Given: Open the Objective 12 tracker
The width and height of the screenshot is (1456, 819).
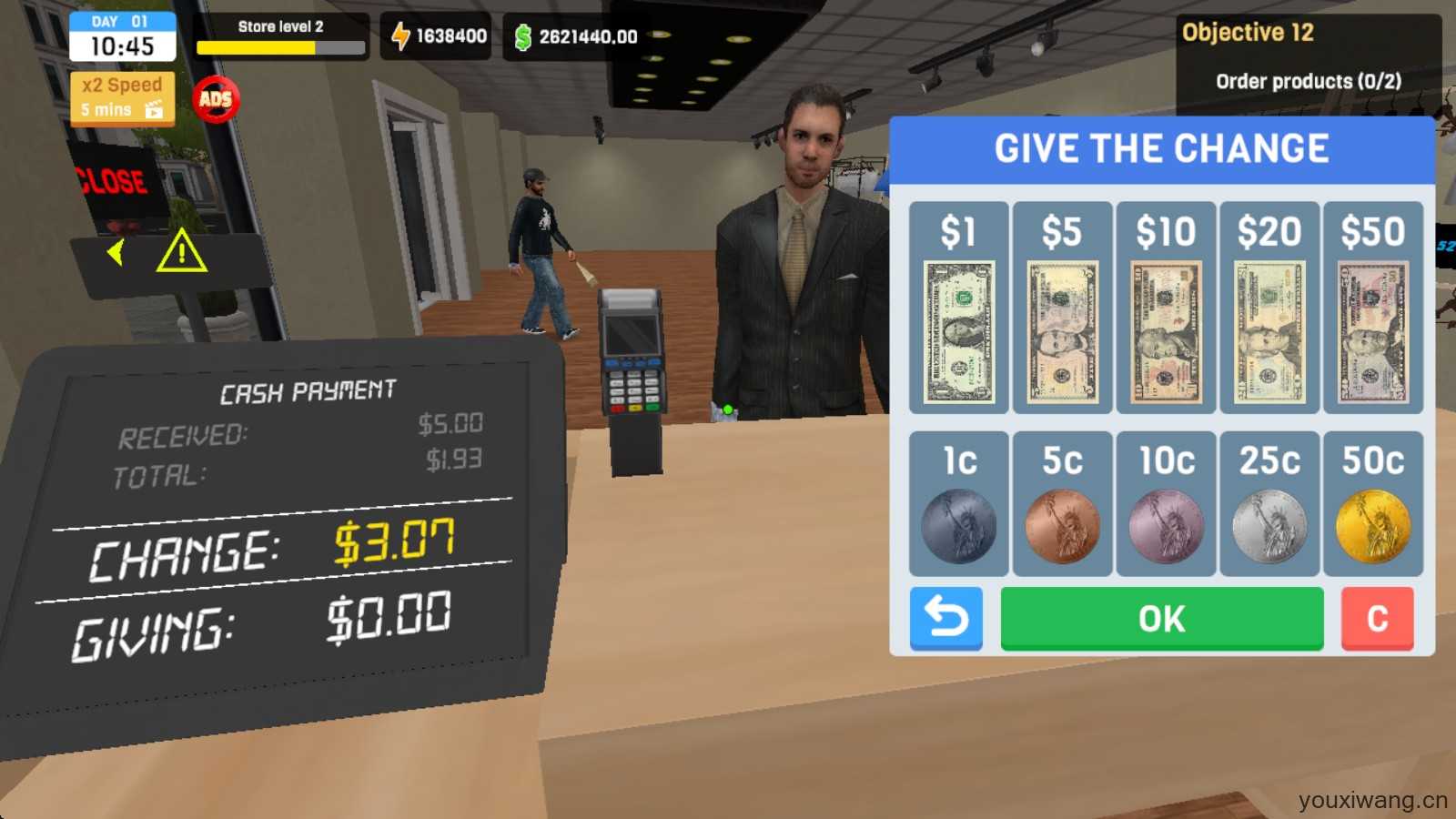Looking at the screenshot, I should click(x=1308, y=56).
